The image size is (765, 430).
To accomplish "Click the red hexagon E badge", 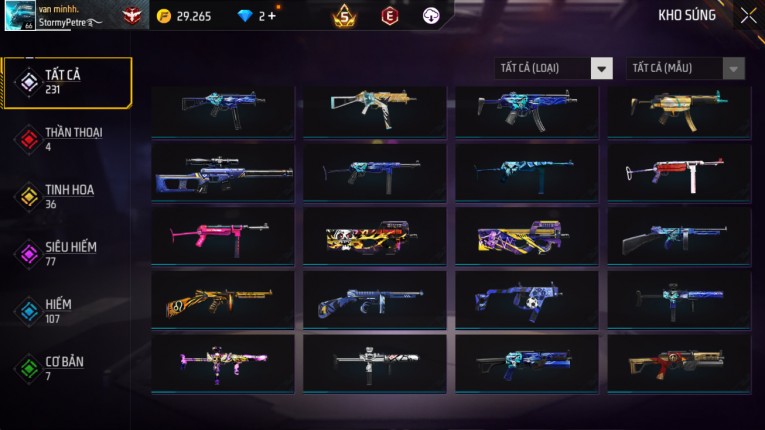I will pos(390,16).
